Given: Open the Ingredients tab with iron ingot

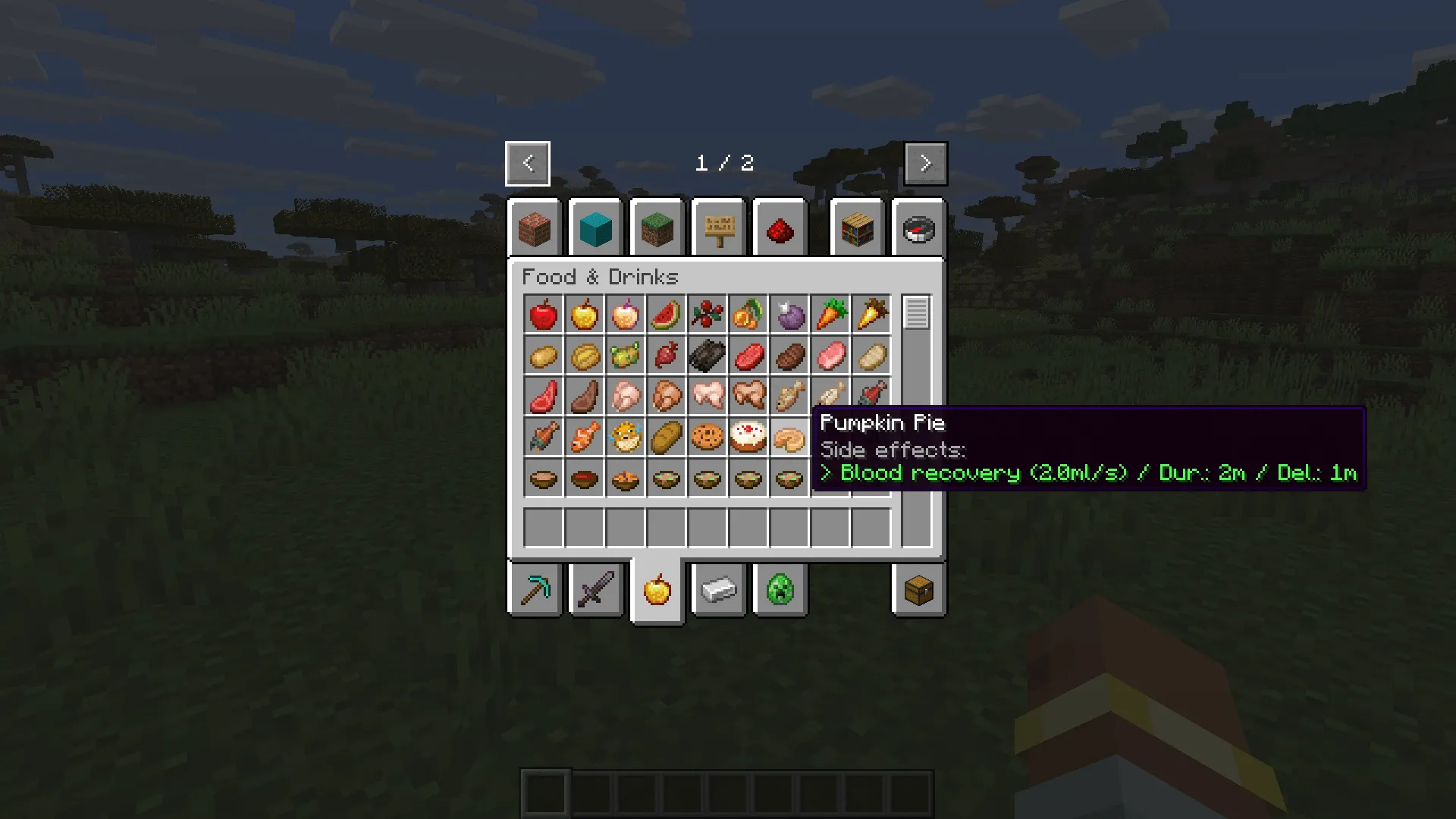Looking at the screenshot, I should [718, 591].
